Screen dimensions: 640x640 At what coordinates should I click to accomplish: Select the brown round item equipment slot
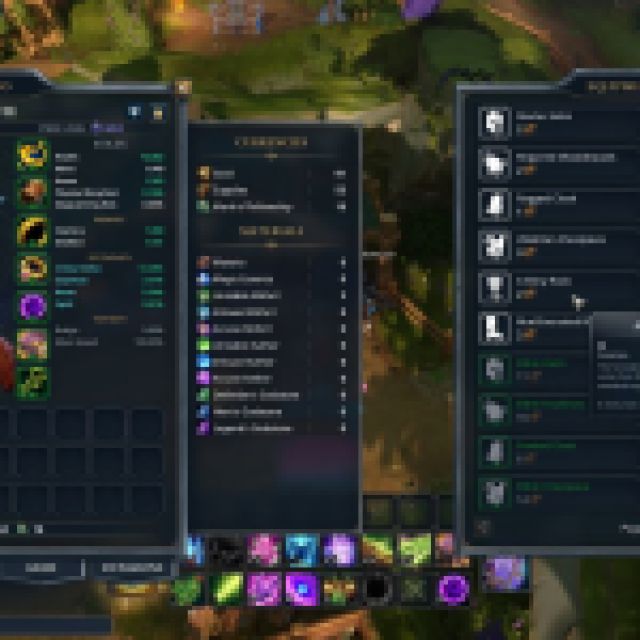pyautogui.click(x=32, y=191)
